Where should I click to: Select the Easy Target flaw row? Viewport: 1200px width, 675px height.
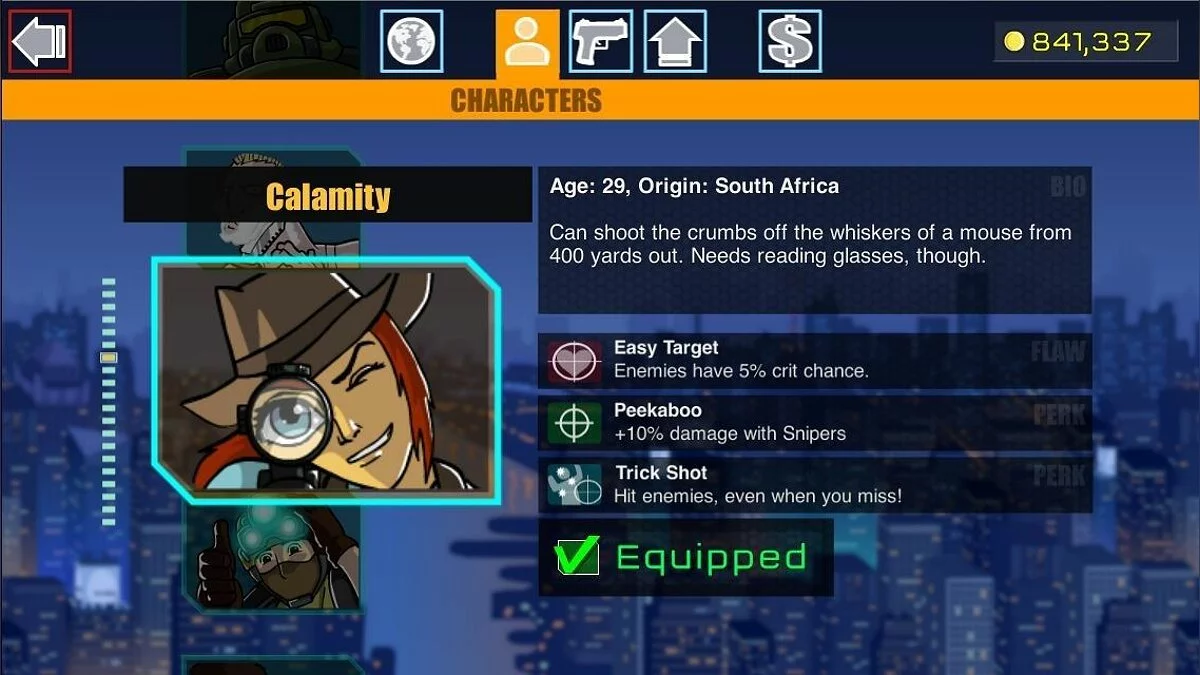pyautogui.click(x=814, y=360)
